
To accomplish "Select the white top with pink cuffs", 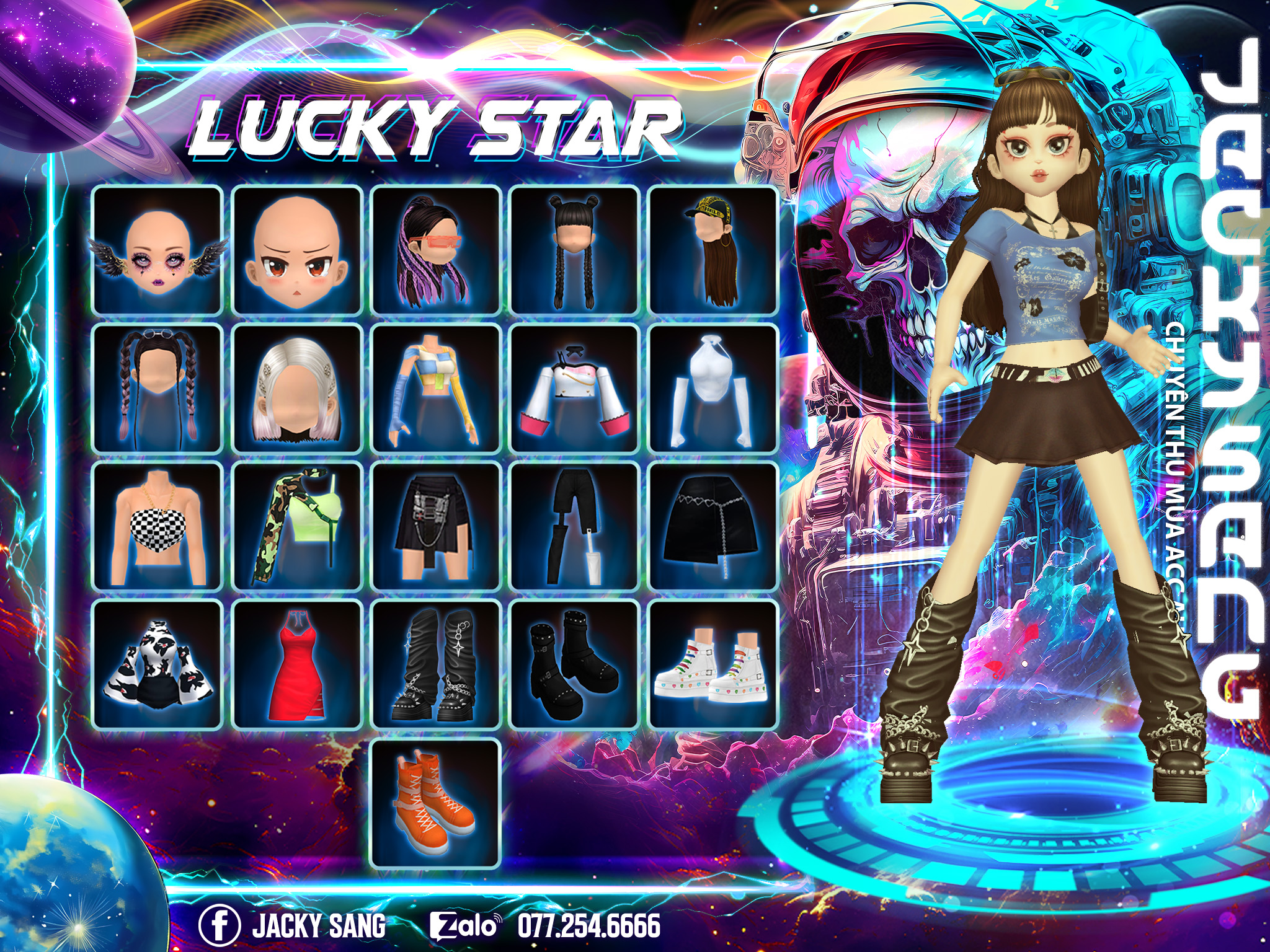I will click(574, 388).
